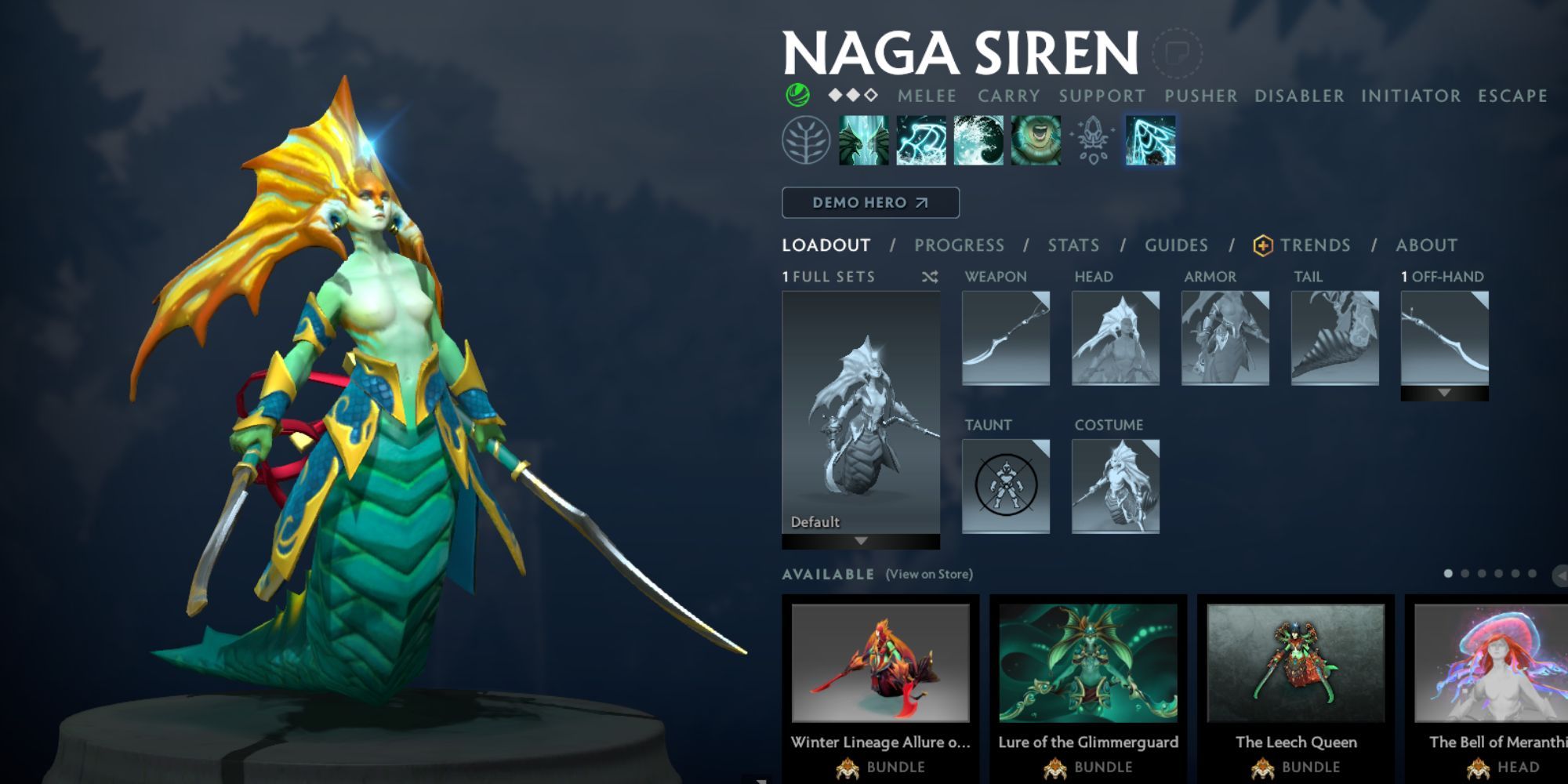Click the Costume item slot
Image resolution: width=1568 pixels, height=784 pixels.
coord(1116,485)
